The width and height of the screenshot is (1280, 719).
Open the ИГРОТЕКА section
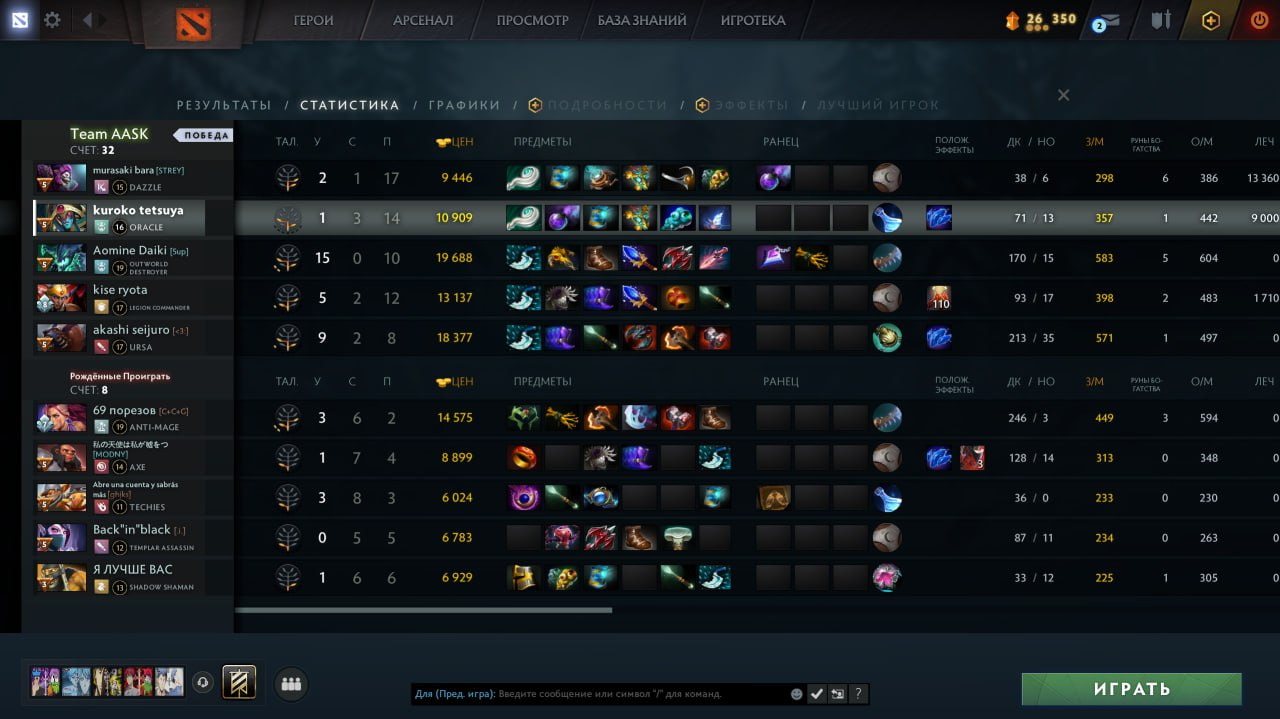[752, 20]
